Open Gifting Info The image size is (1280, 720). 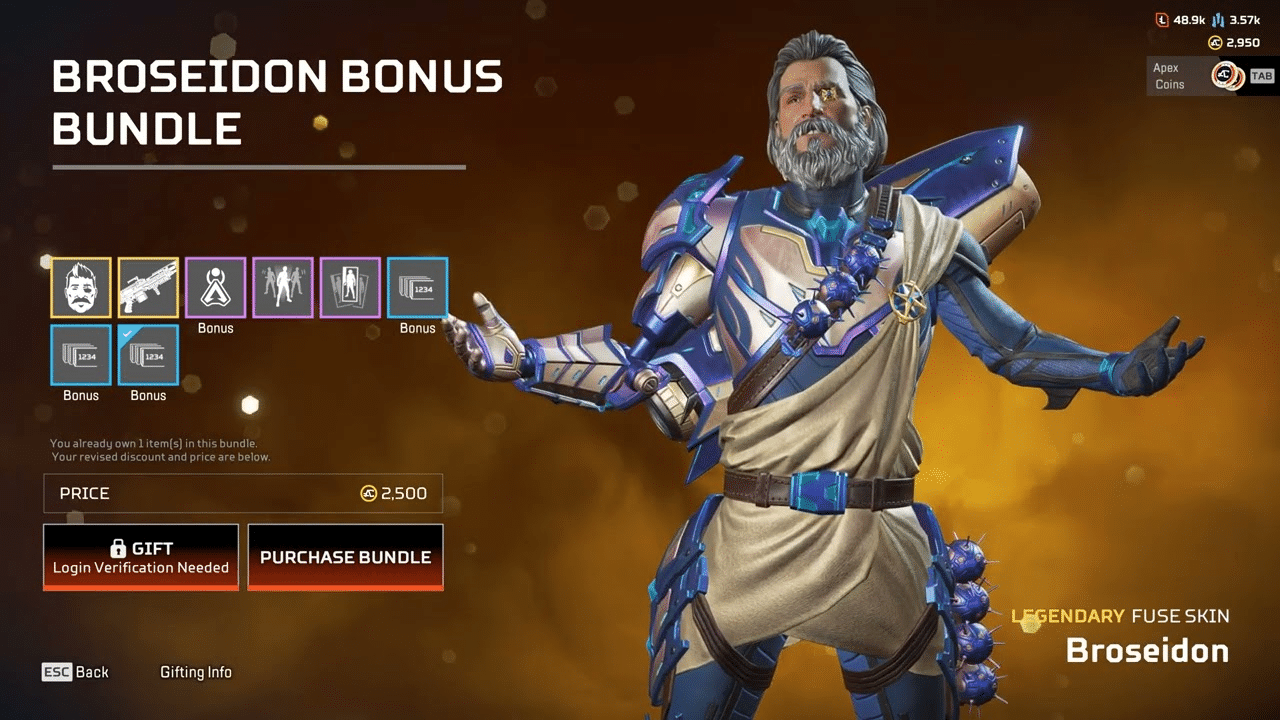pyautogui.click(x=196, y=672)
